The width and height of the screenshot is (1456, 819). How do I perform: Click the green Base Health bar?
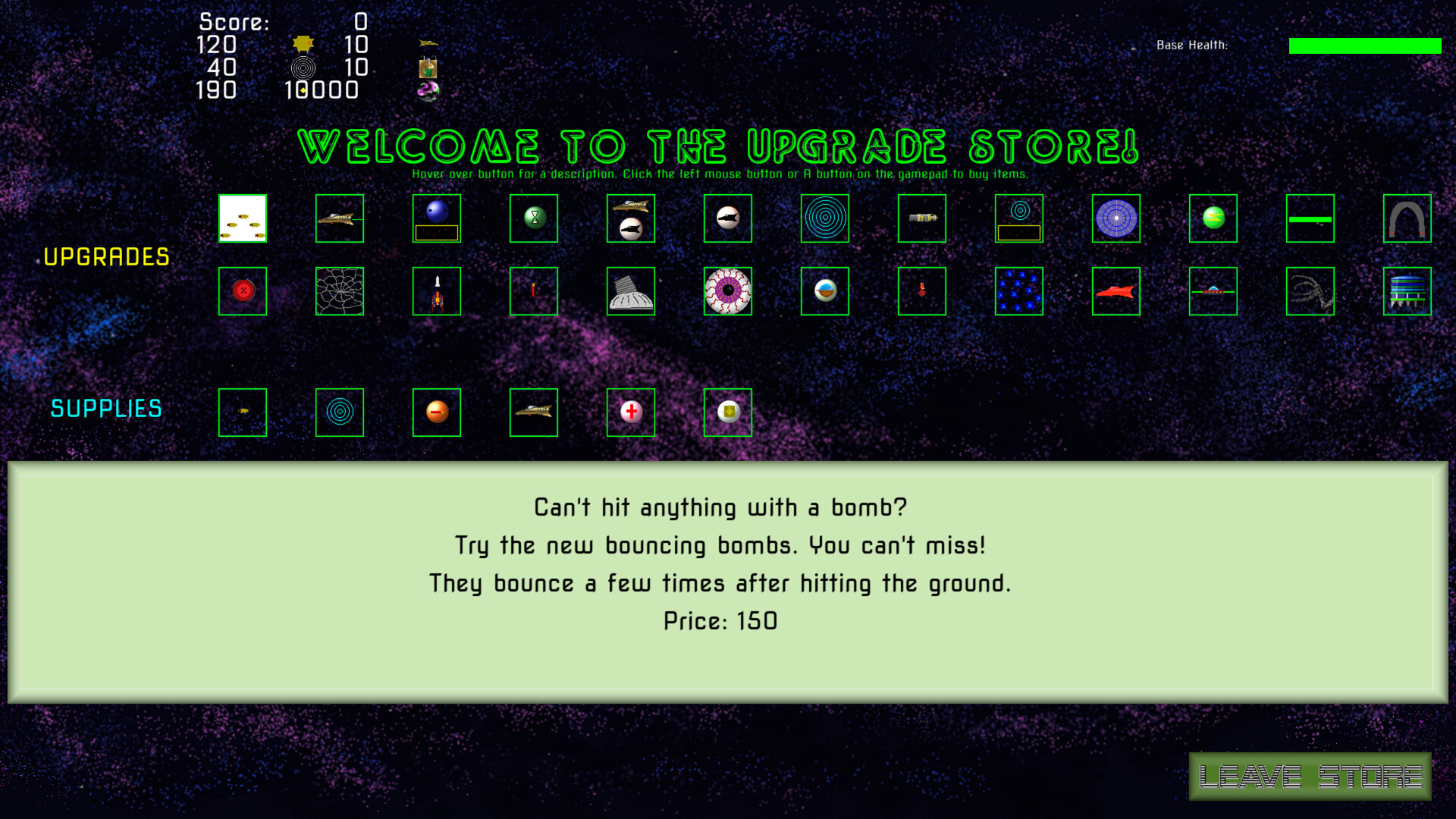pos(1365,45)
